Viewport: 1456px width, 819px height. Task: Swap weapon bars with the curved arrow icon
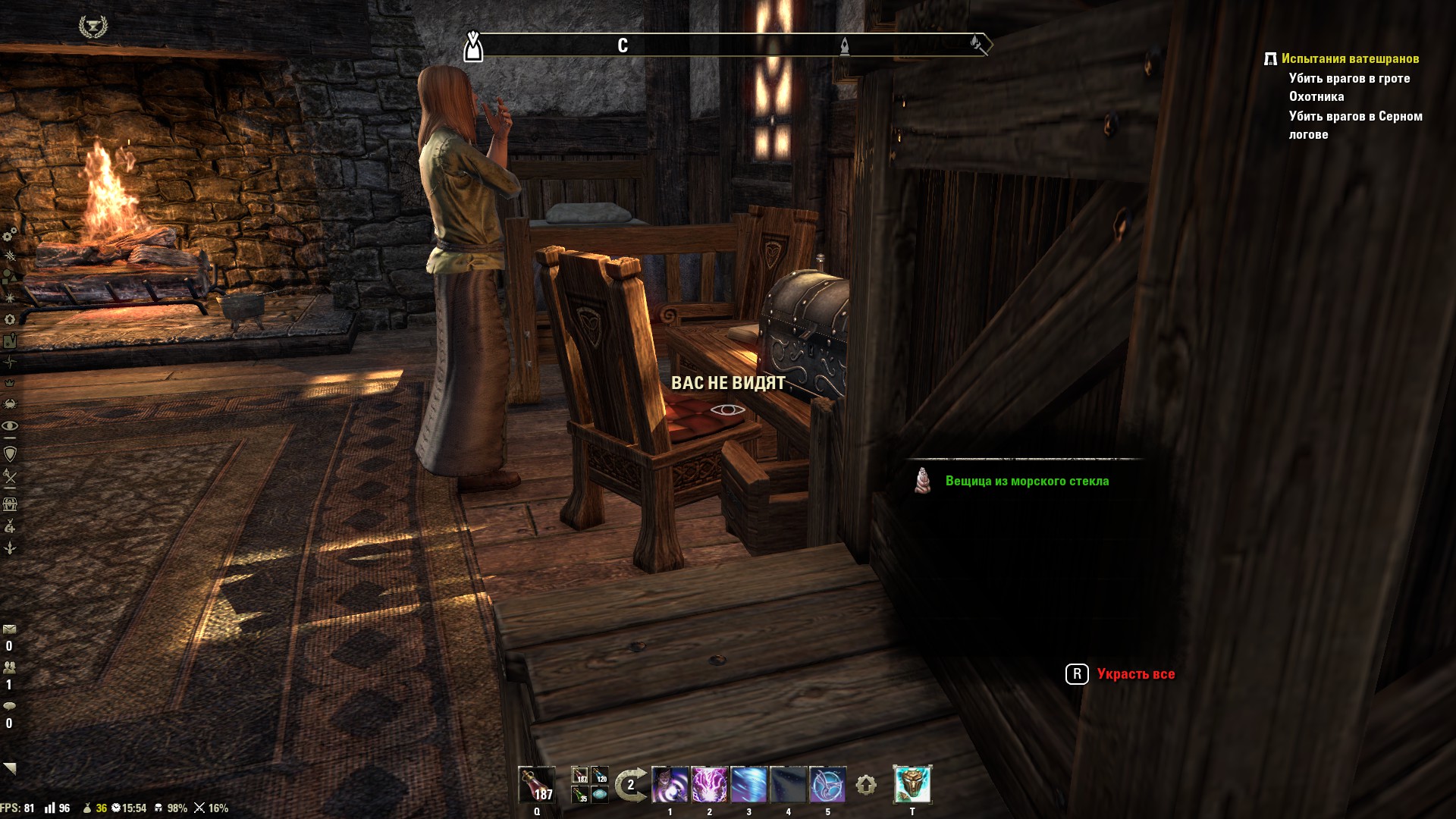(630, 785)
